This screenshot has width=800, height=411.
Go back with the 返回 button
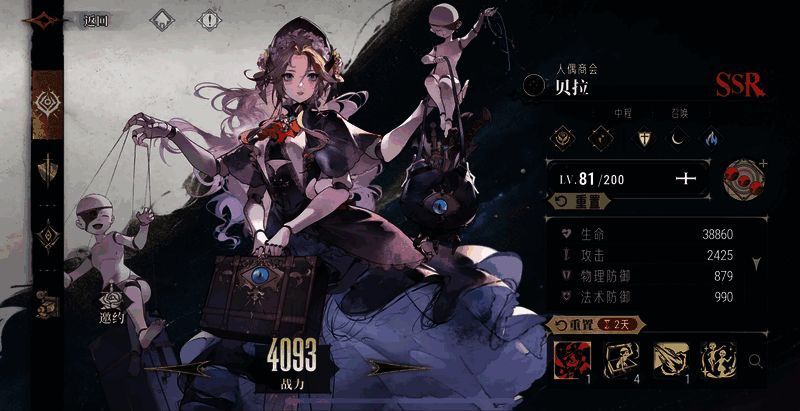point(96,19)
